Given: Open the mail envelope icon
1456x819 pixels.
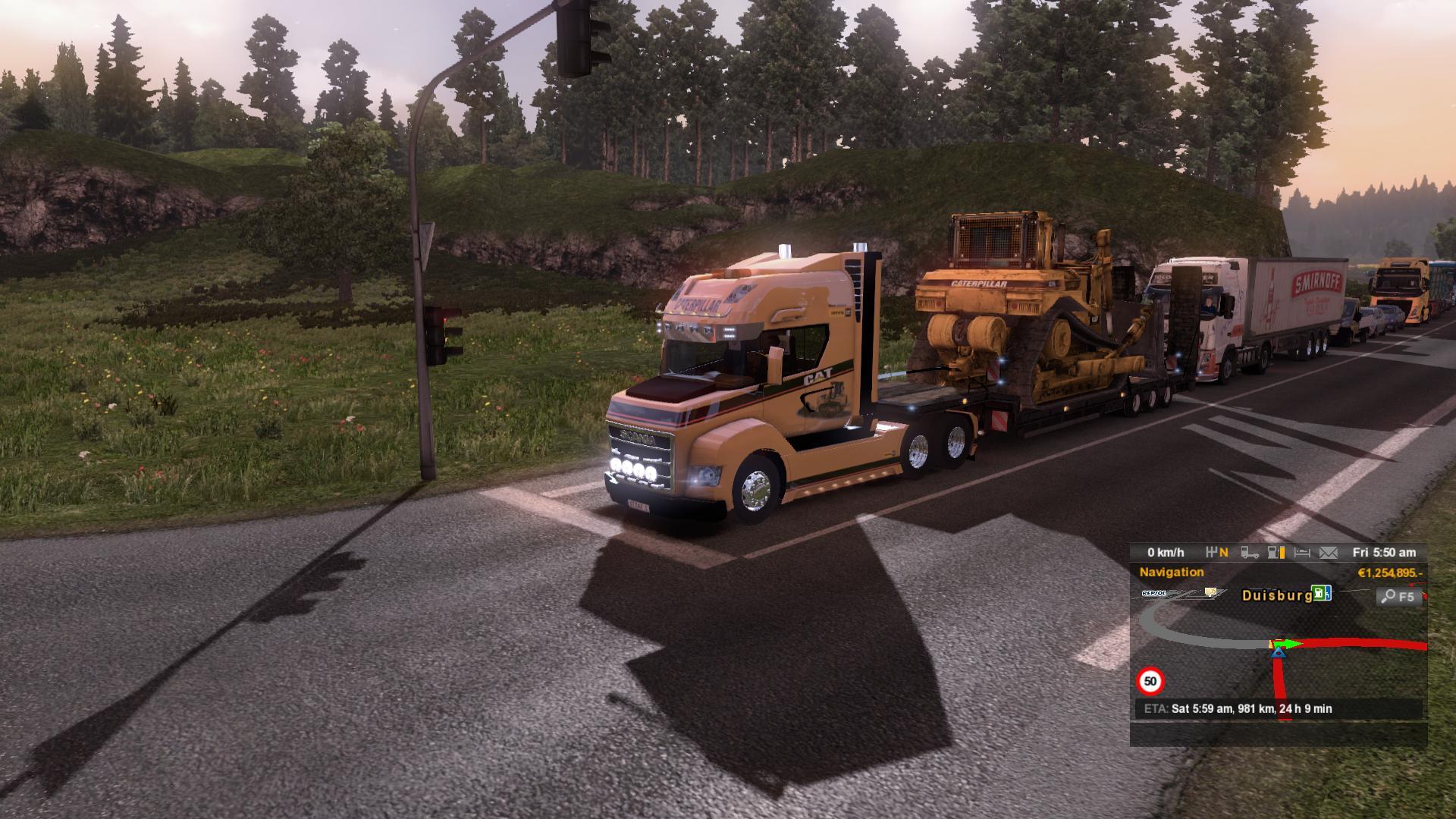Looking at the screenshot, I should (1329, 553).
